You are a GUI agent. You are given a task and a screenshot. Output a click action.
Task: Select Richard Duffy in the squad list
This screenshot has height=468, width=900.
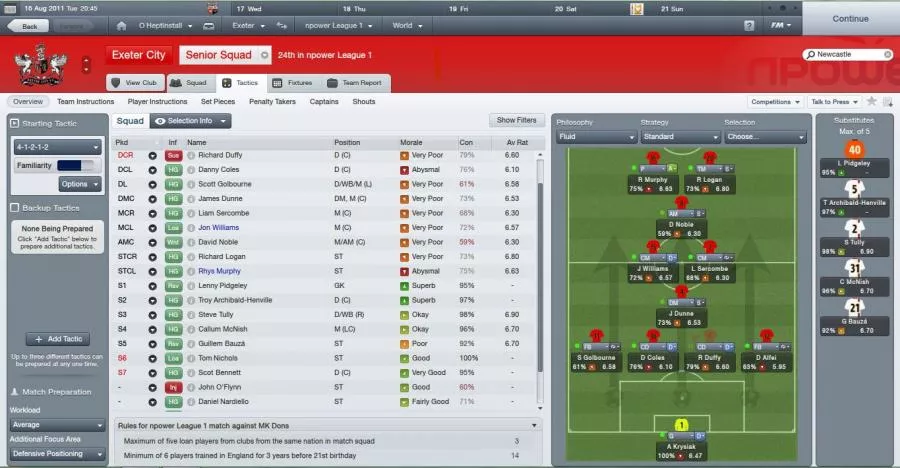point(220,156)
